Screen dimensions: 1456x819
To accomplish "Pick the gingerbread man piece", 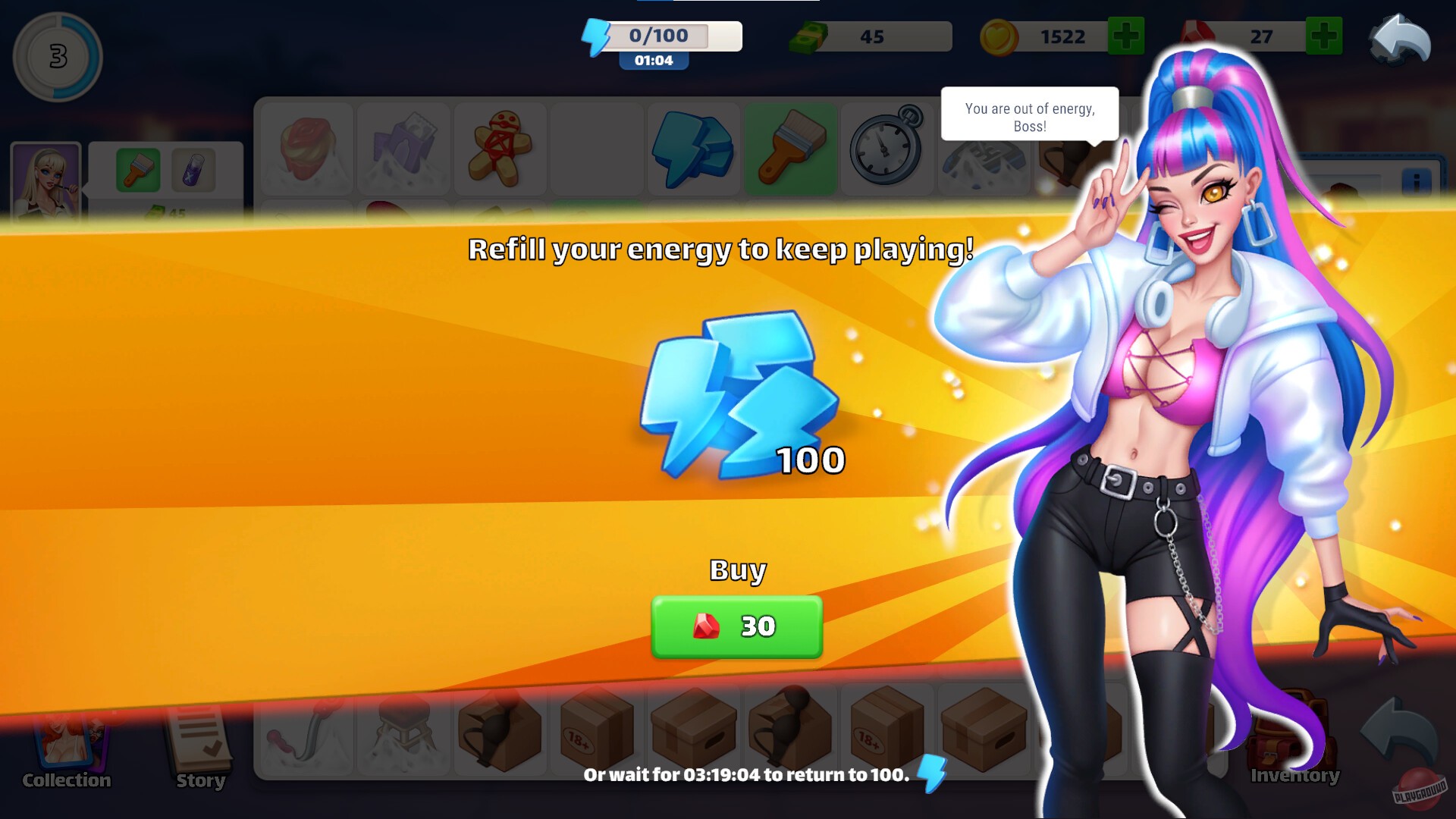I will (x=500, y=148).
